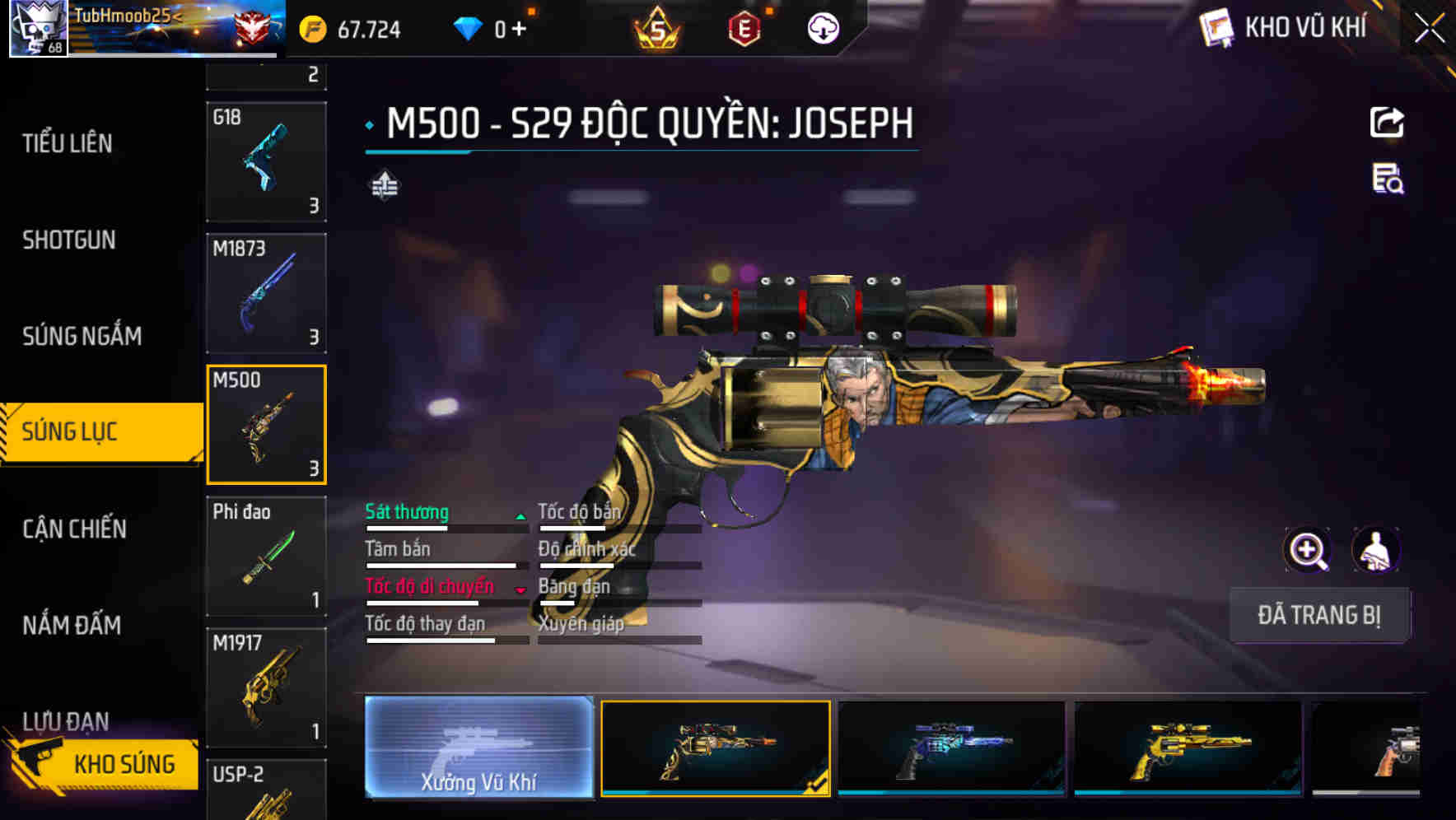Select the blue M500 skin thumbnail
This screenshot has width=1456, height=820.
[951, 748]
